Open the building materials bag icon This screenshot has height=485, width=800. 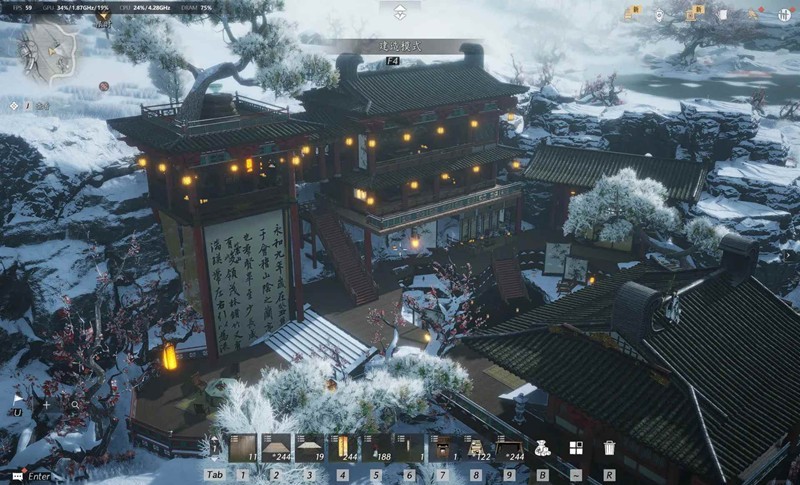543,448
